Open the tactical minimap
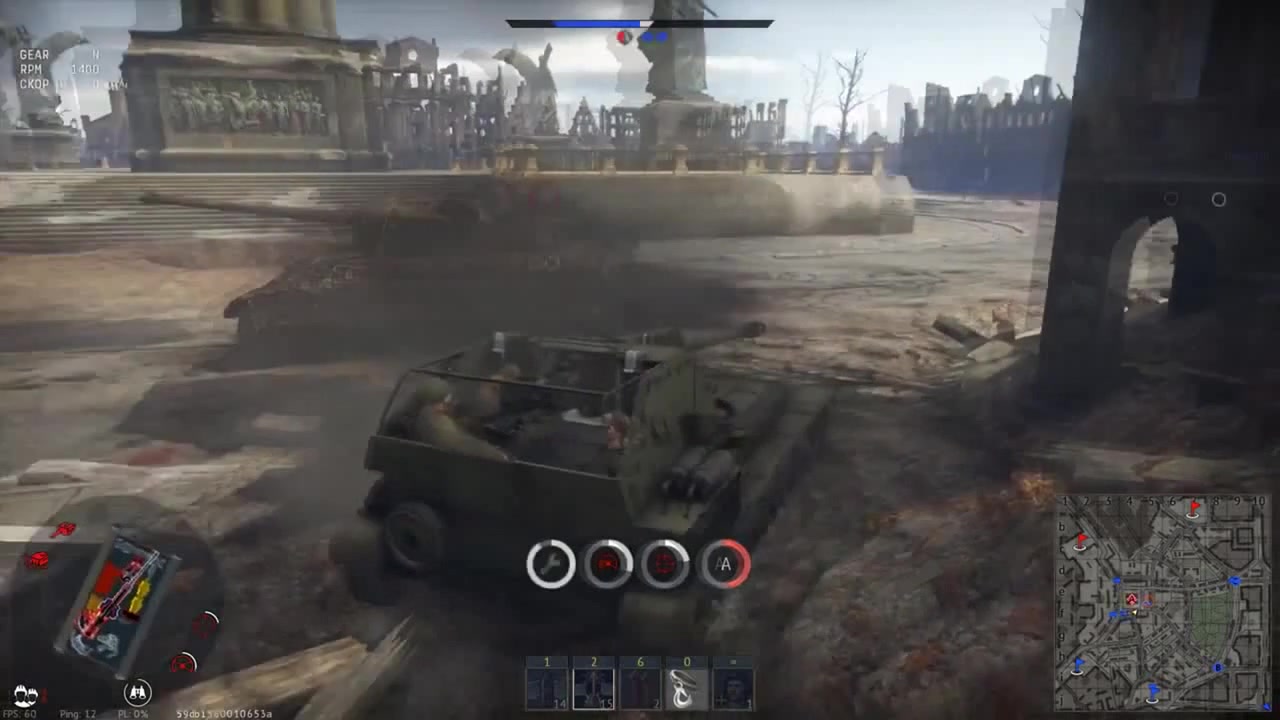Screen dimensions: 1280x720 click(1162, 602)
